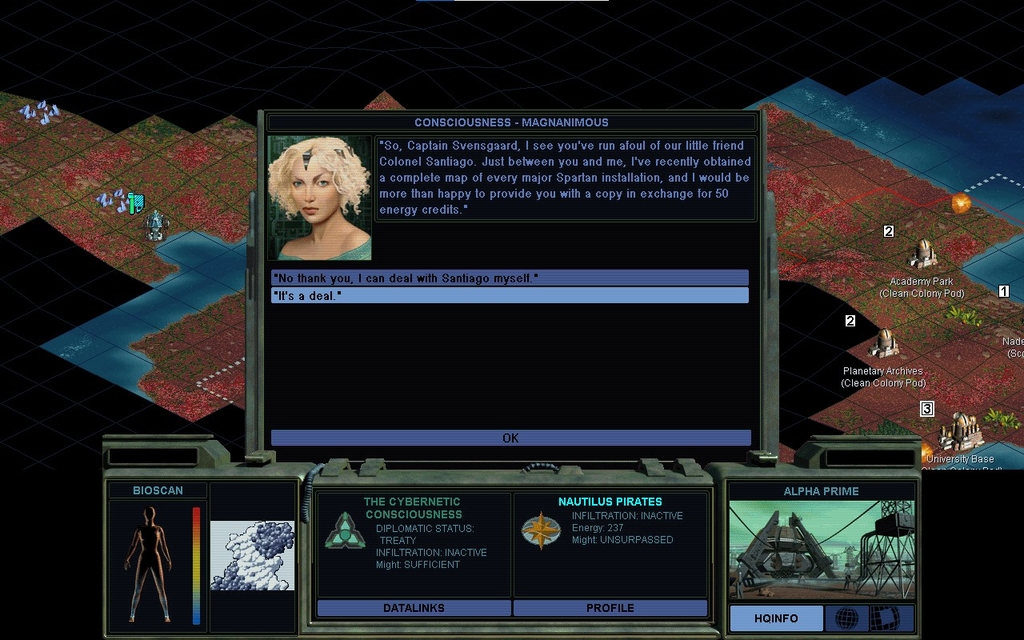
Task: Click the Consciousness leader portrait
Action: [x=319, y=198]
